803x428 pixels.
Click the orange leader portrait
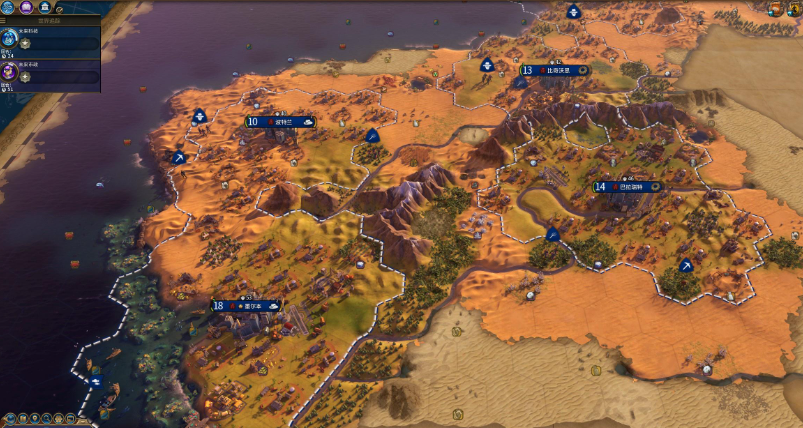(776, 8)
